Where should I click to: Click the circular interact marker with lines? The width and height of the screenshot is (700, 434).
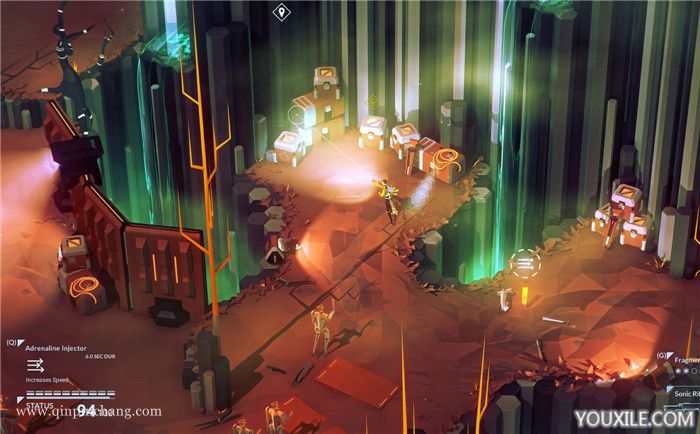point(523,264)
